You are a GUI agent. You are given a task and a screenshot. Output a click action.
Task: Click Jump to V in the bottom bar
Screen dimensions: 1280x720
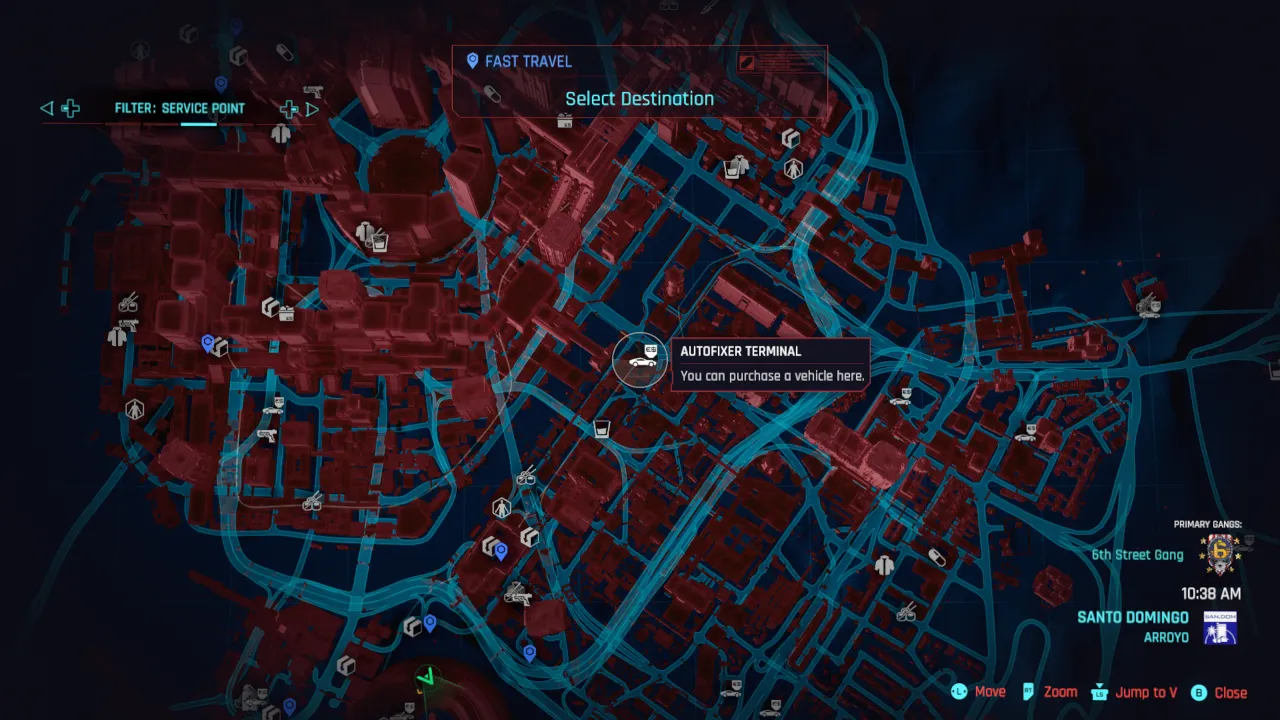coord(1146,691)
